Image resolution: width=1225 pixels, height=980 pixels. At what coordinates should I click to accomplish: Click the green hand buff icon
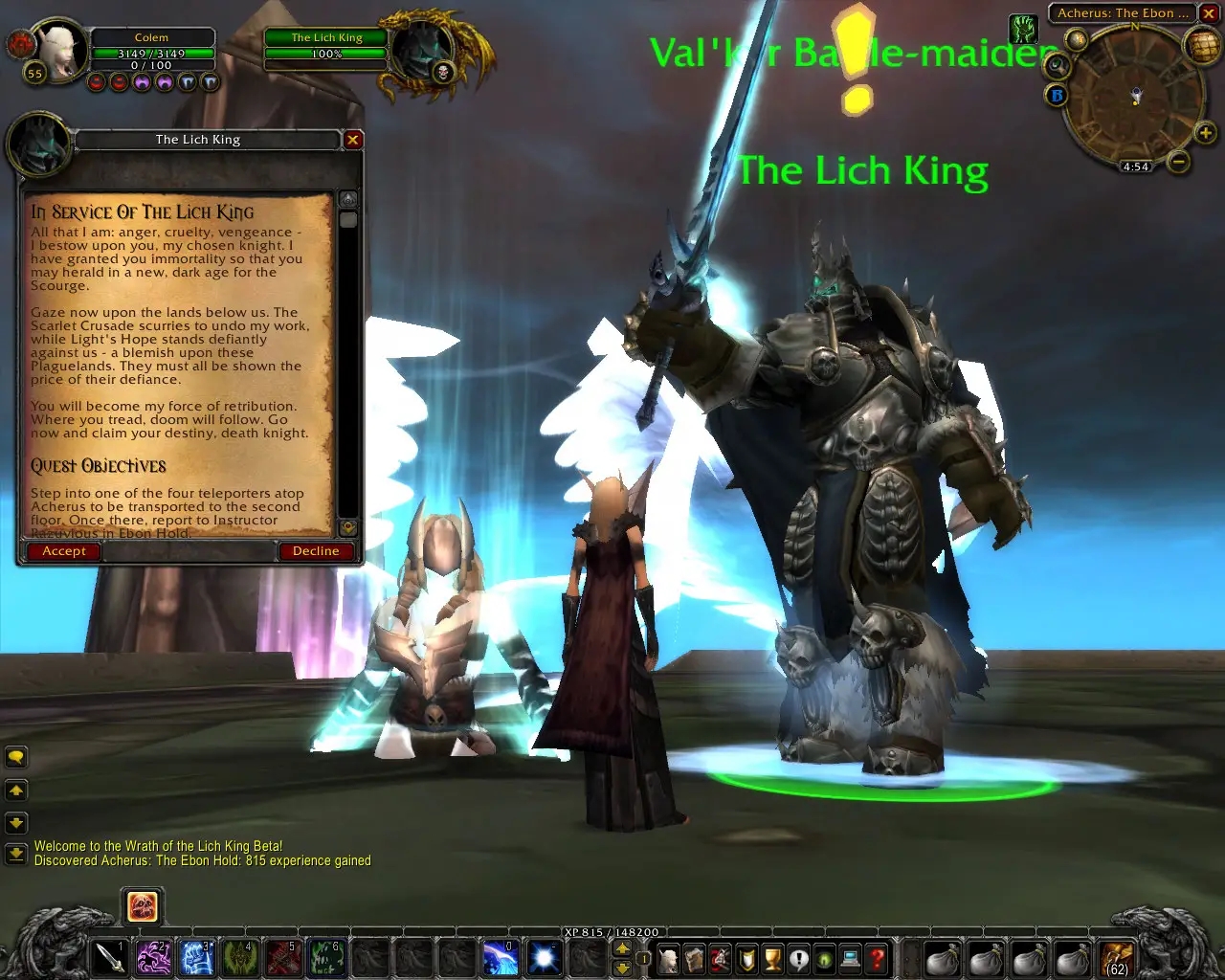(1024, 28)
